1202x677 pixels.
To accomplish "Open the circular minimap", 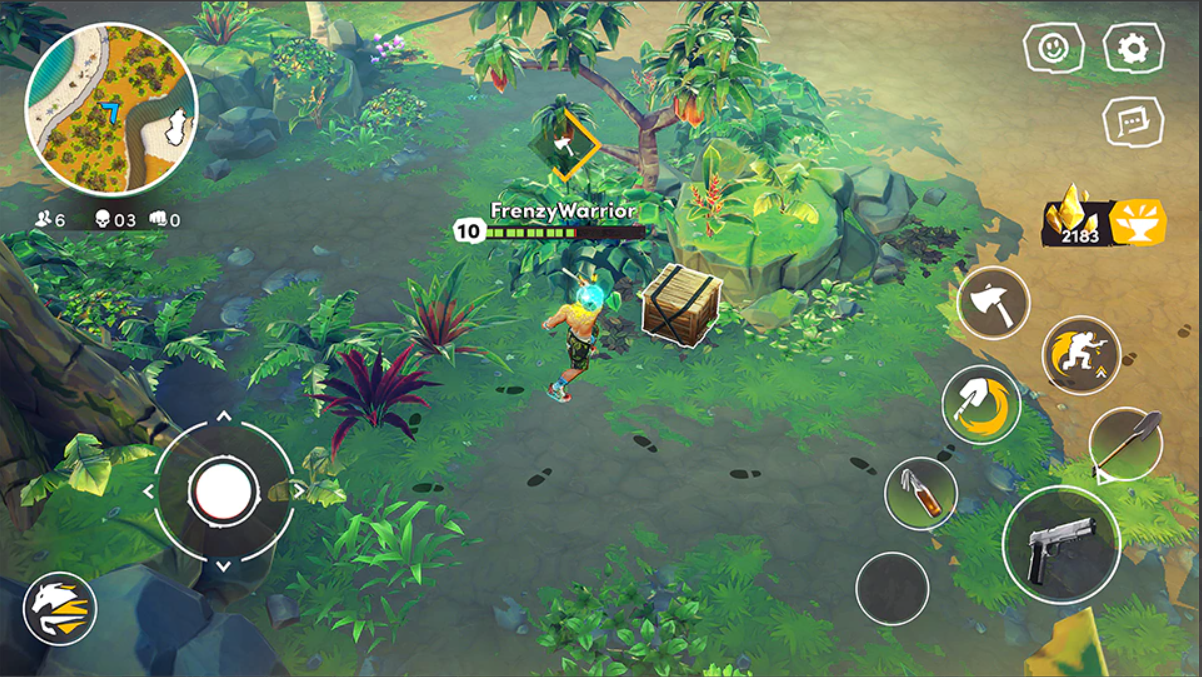I will point(111,109).
